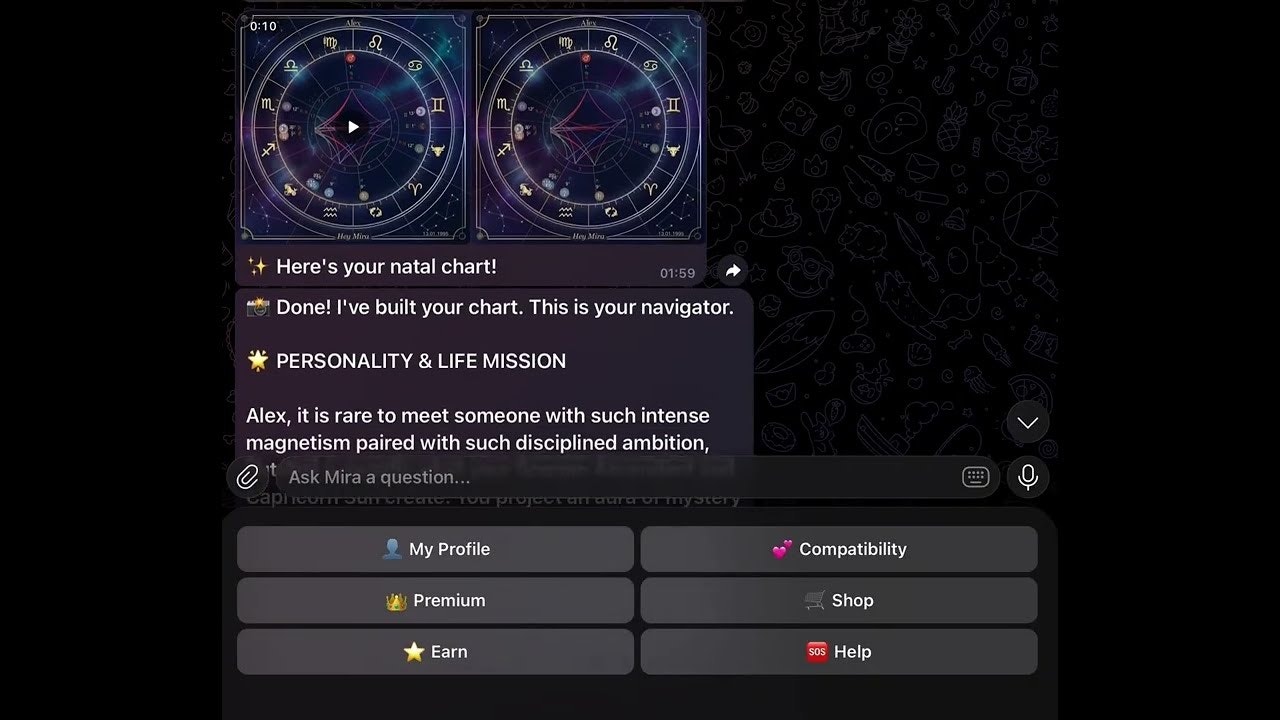Screen dimensions: 1280x720
Task: Tap the microphone icon to record voice
Action: pos(1028,477)
